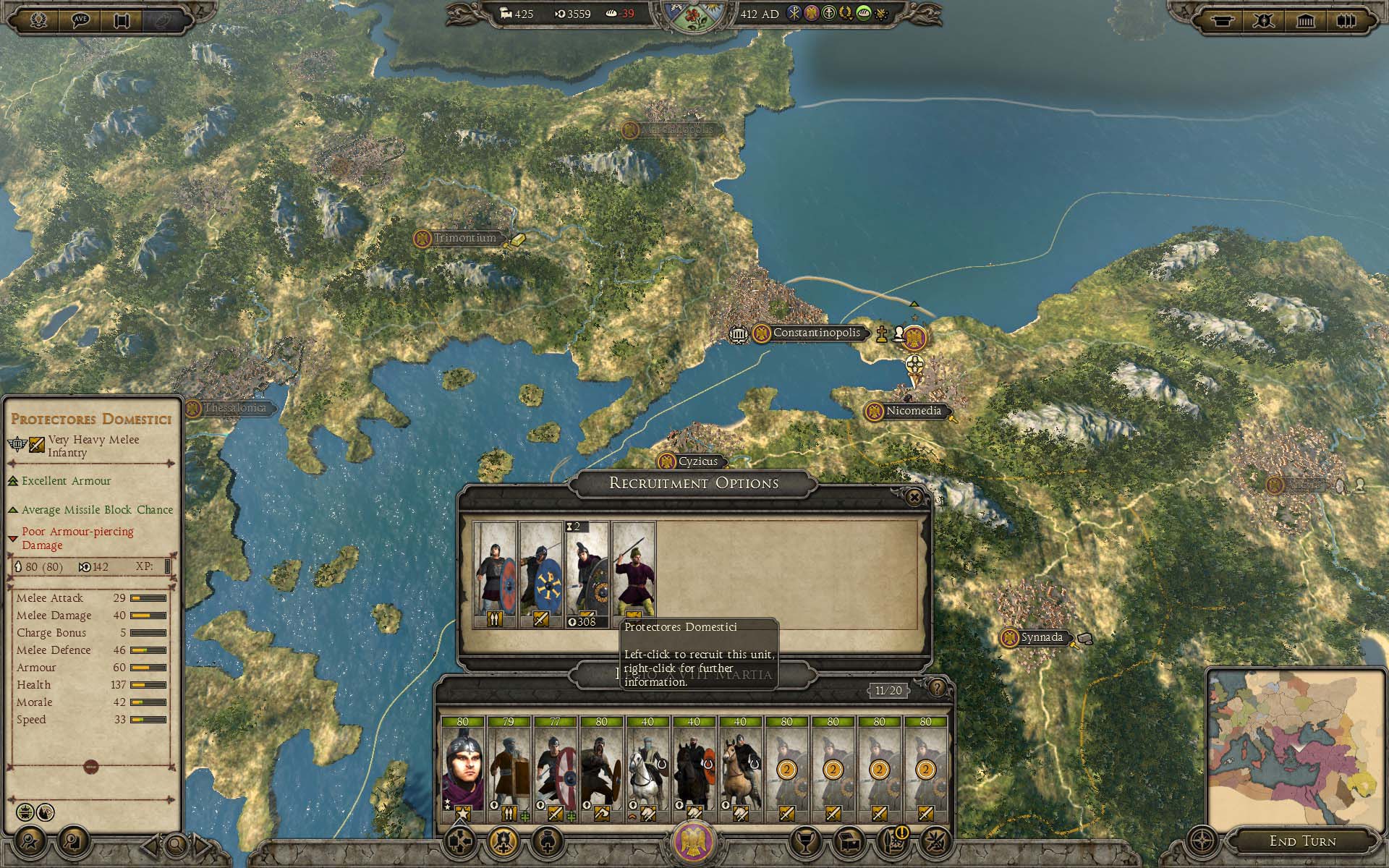Image resolution: width=1389 pixels, height=868 pixels.
Task: Open the crossed-swords shield forces list
Action: (x=1264, y=20)
